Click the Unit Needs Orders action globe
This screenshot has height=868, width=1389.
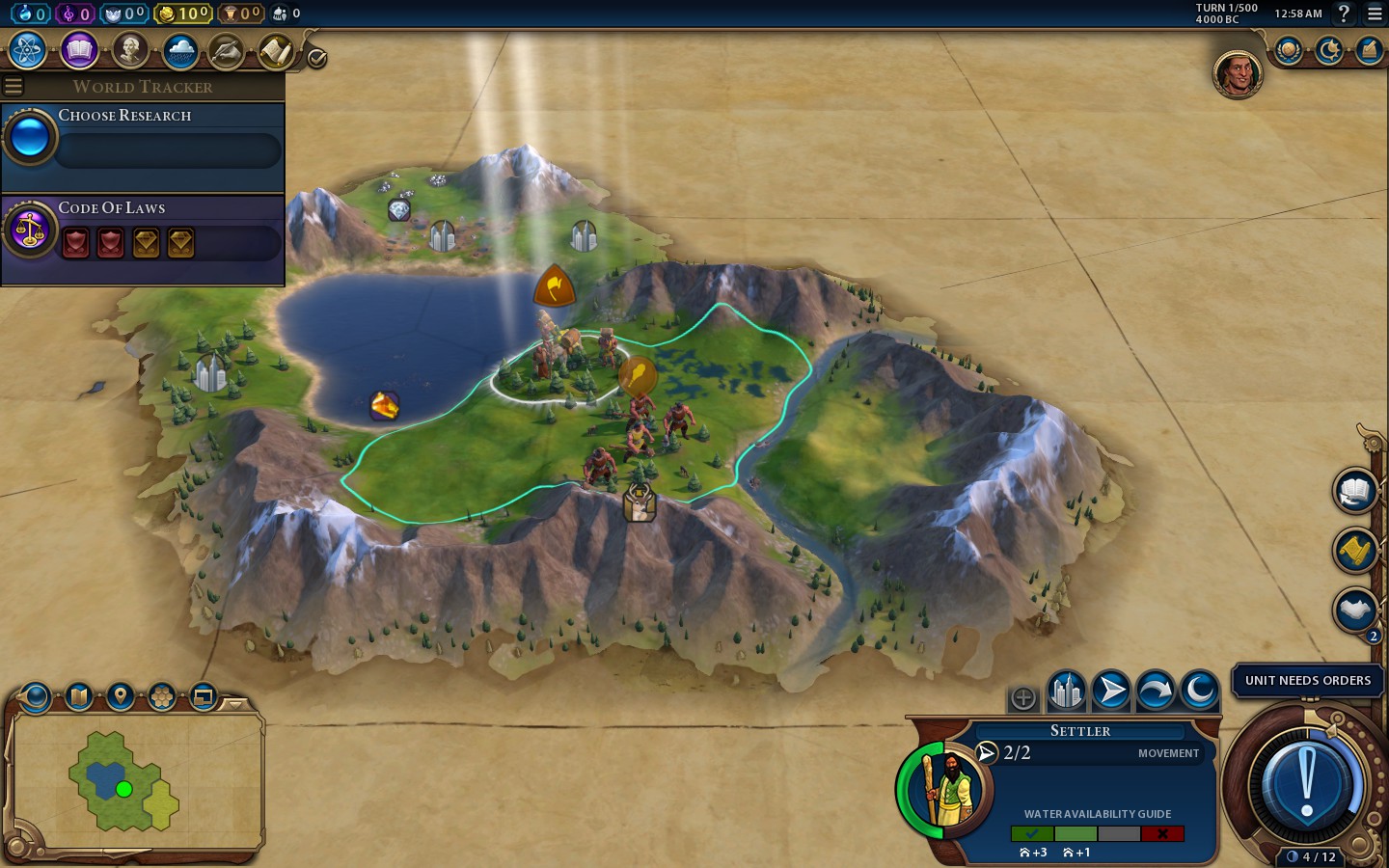1307,779
